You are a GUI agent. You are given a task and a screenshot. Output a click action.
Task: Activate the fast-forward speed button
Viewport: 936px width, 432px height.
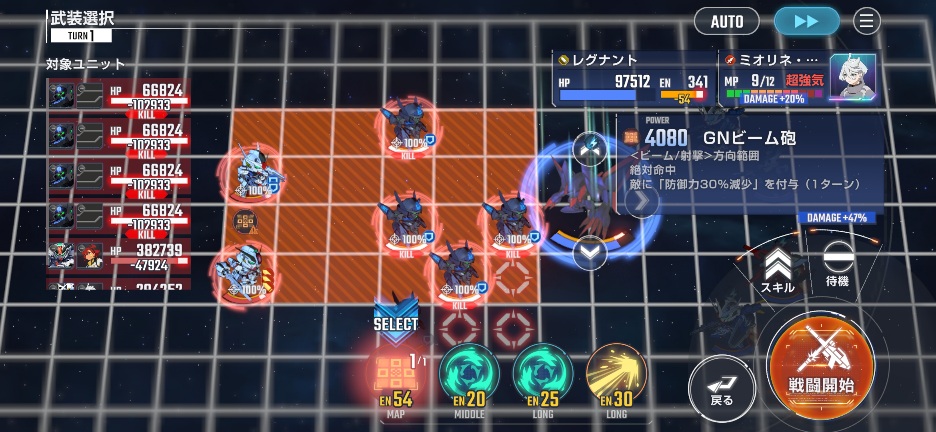[806, 21]
